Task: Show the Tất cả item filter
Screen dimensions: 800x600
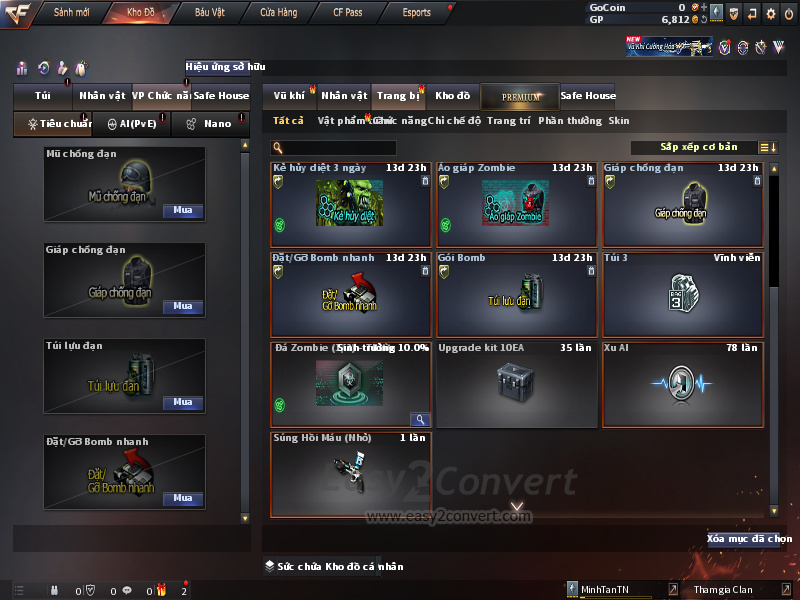Action: [288, 121]
